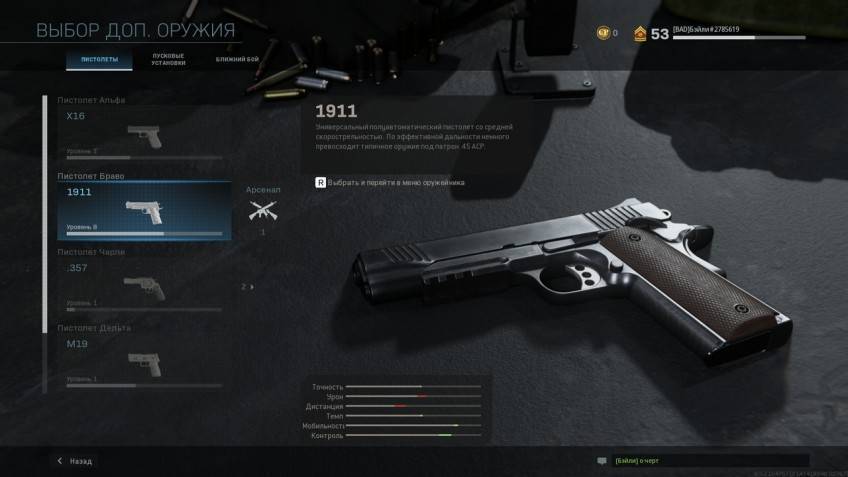The width and height of the screenshot is (848, 477).
Task: Switch to the Пистолеты tab
Action: point(99,60)
